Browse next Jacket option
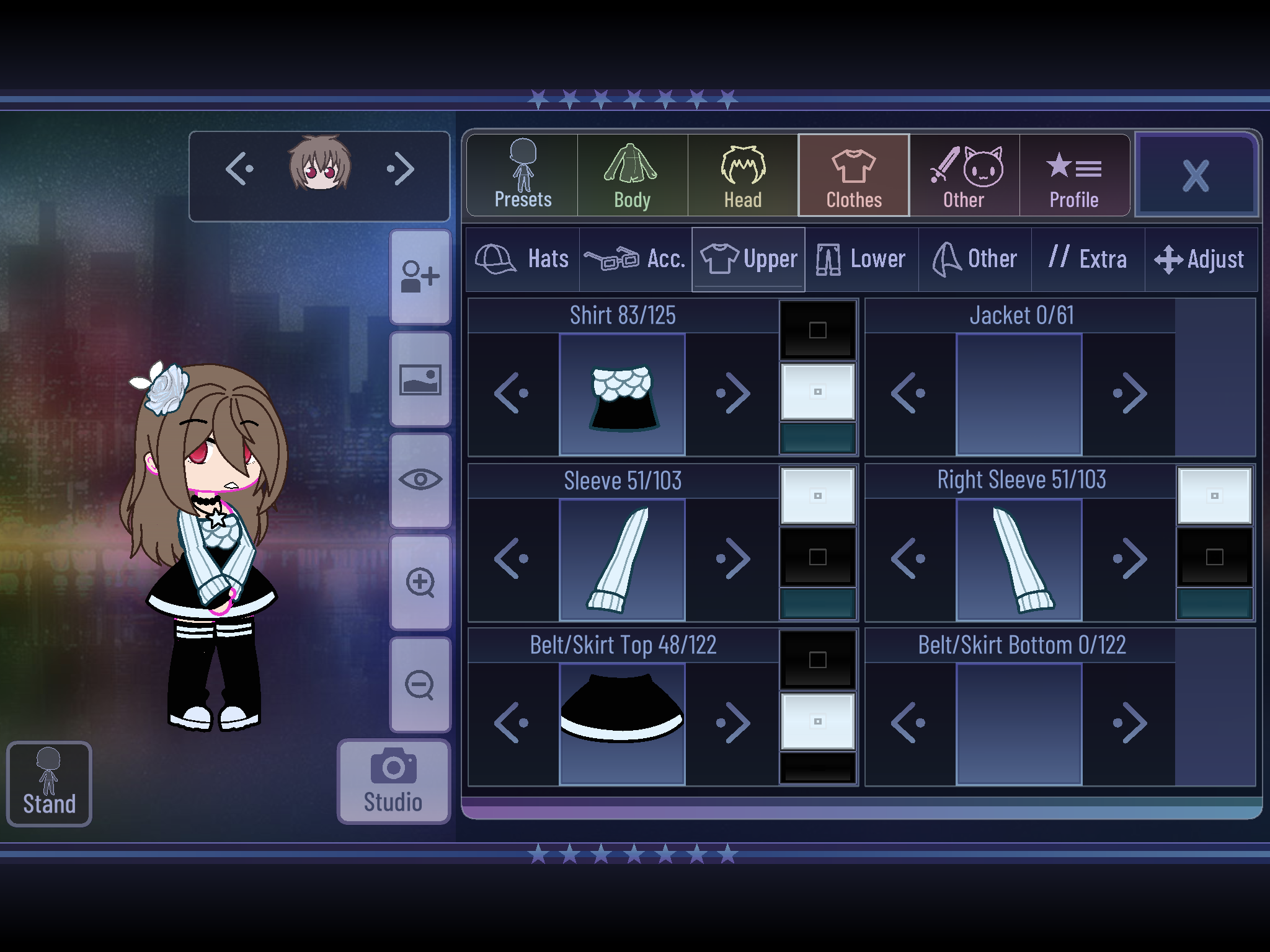The height and width of the screenshot is (952, 1270). coord(1130,392)
